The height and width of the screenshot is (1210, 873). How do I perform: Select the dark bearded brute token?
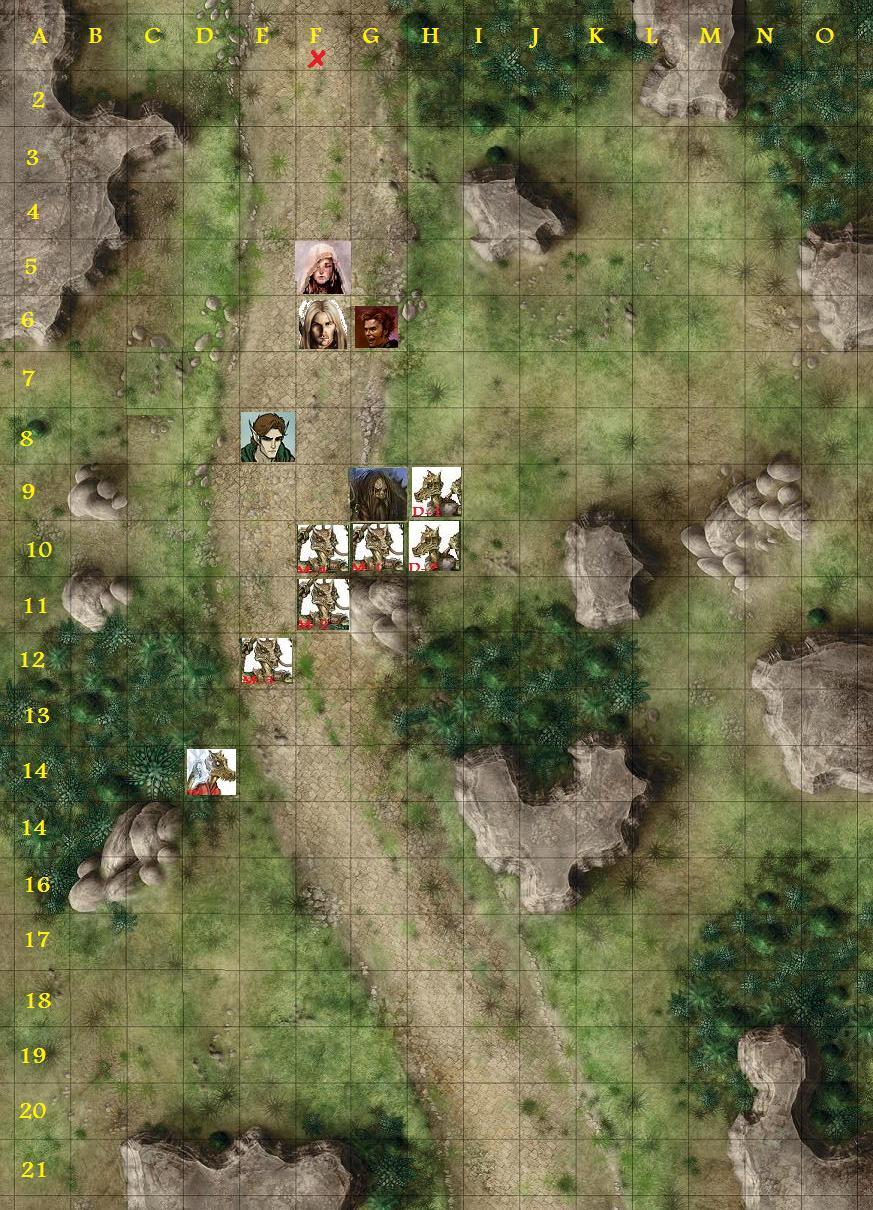pyautogui.click(x=378, y=493)
